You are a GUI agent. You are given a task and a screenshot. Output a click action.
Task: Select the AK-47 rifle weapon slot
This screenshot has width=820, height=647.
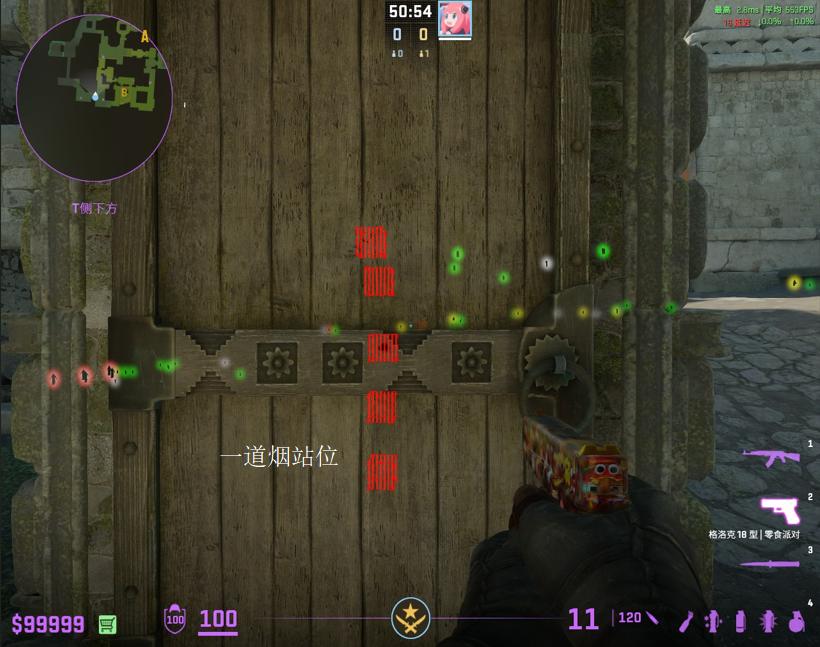771,457
